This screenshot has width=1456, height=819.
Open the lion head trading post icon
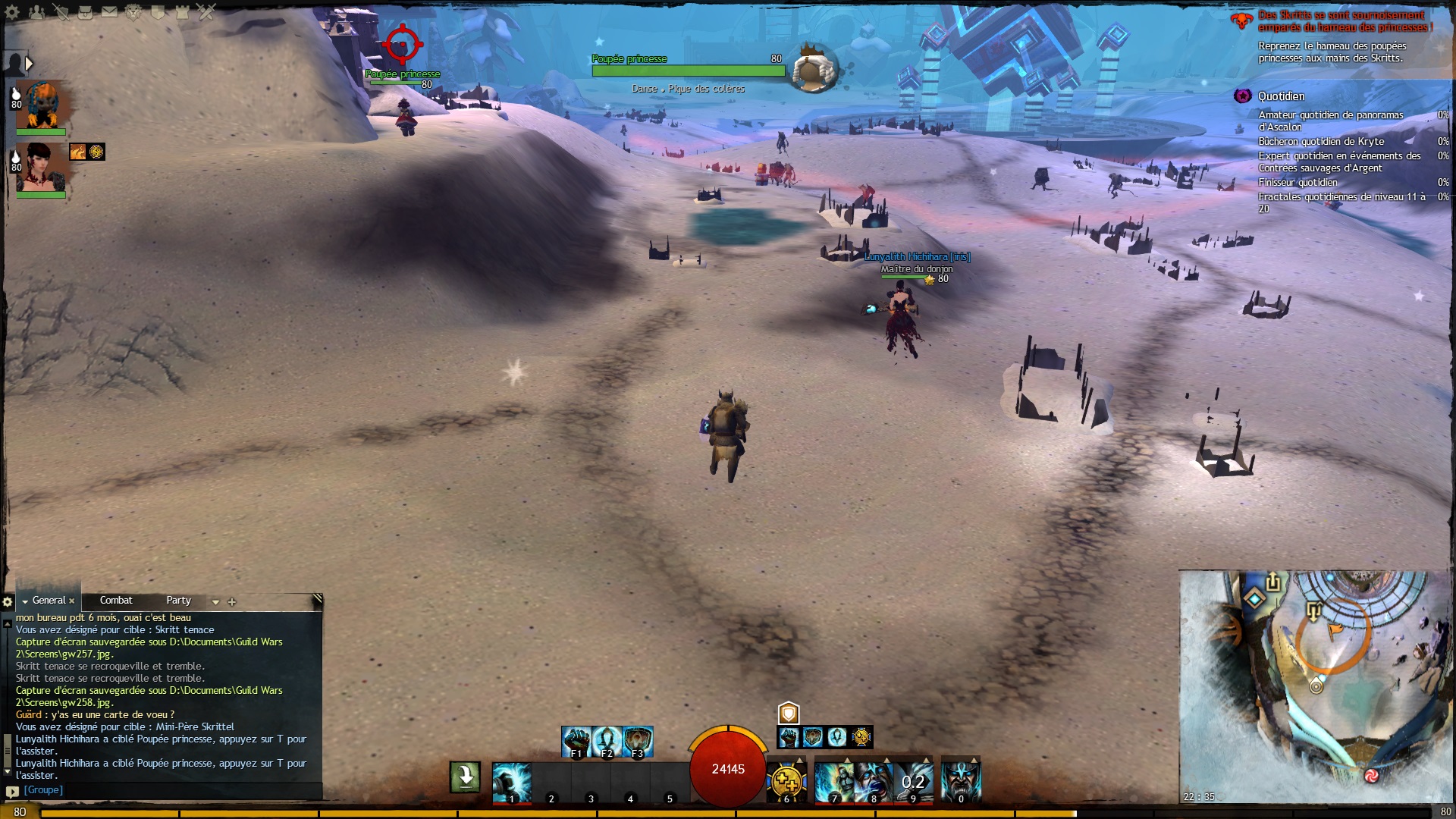pyautogui.click(x=133, y=12)
